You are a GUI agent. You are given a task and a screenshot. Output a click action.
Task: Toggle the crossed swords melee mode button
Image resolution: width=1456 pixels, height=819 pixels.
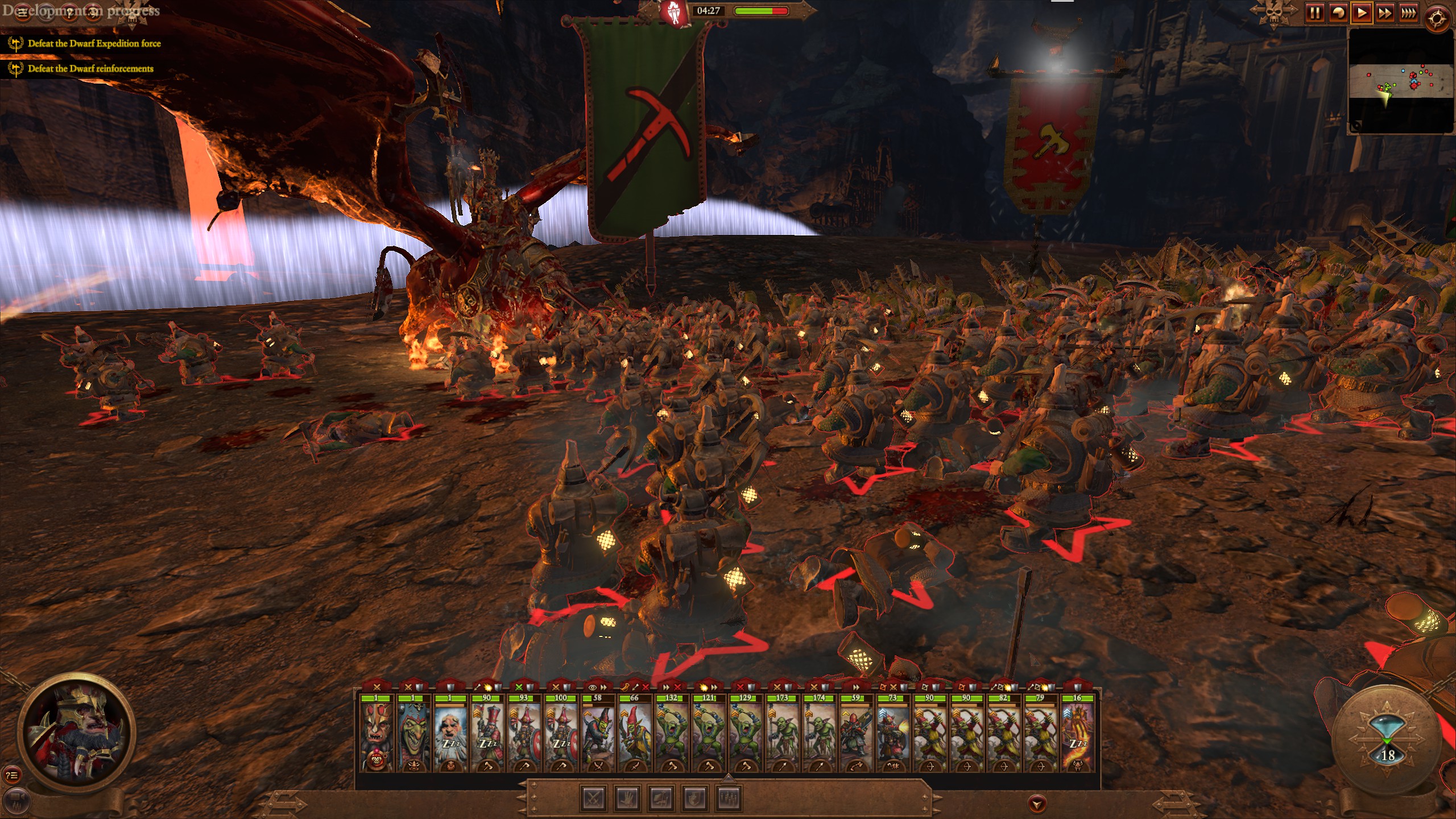coord(594,798)
